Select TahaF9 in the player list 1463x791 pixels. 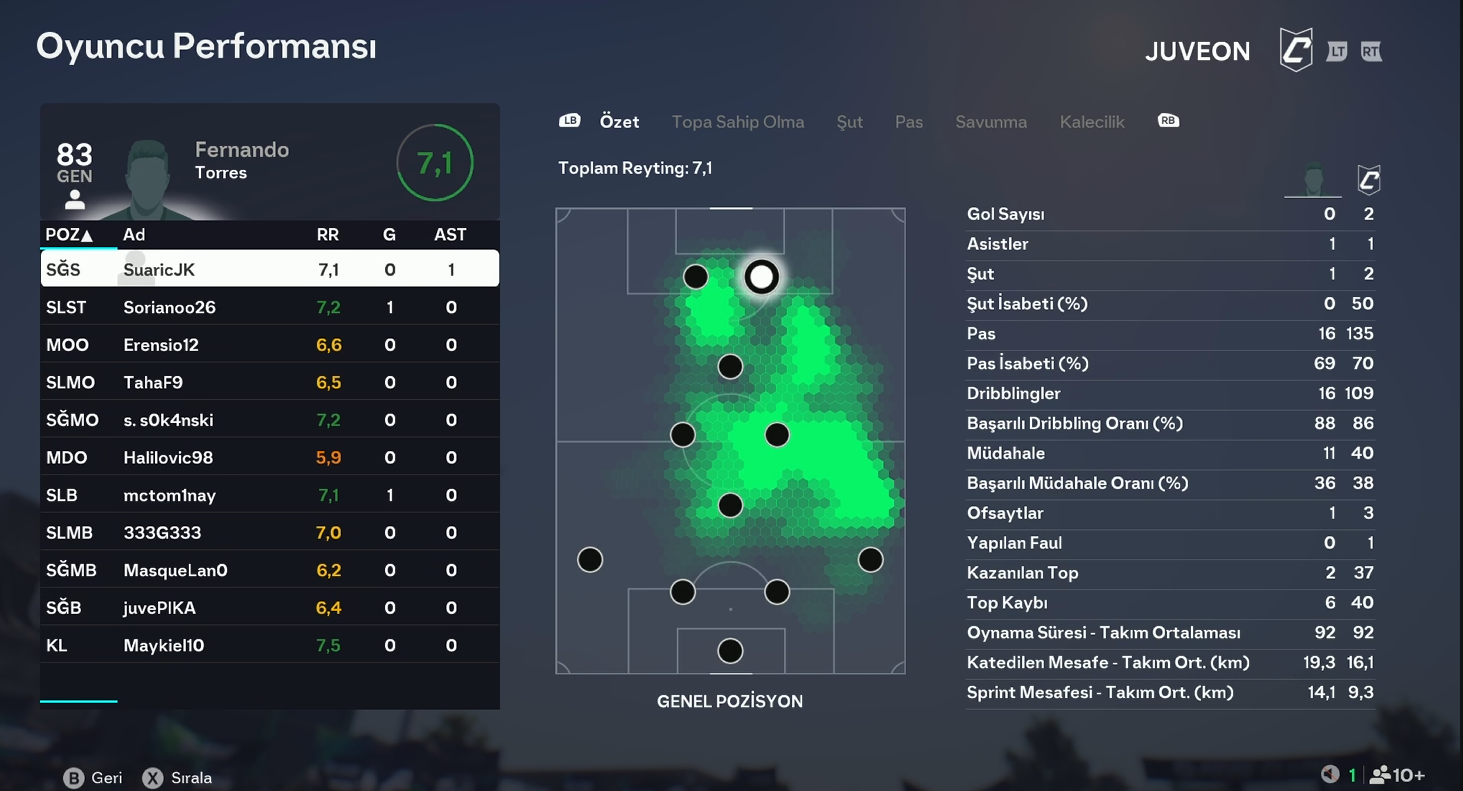269,382
